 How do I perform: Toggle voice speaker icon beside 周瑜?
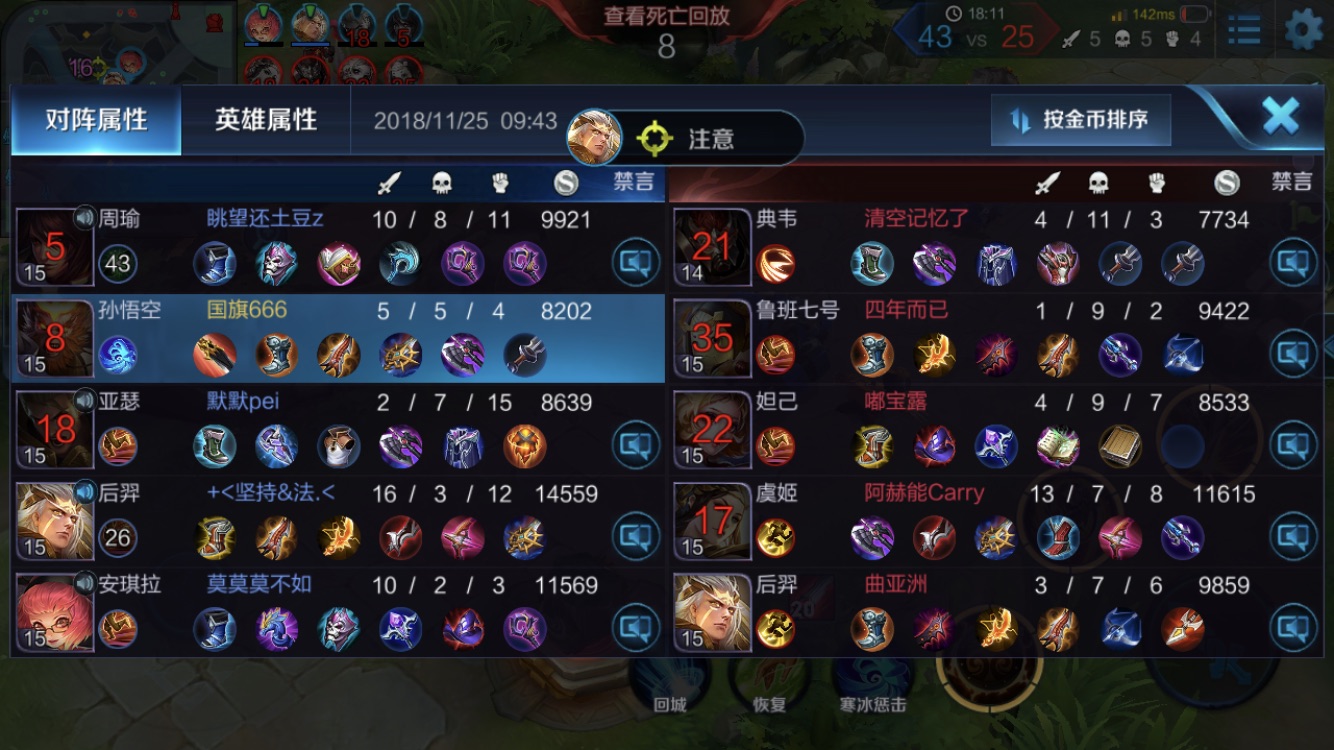click(85, 217)
